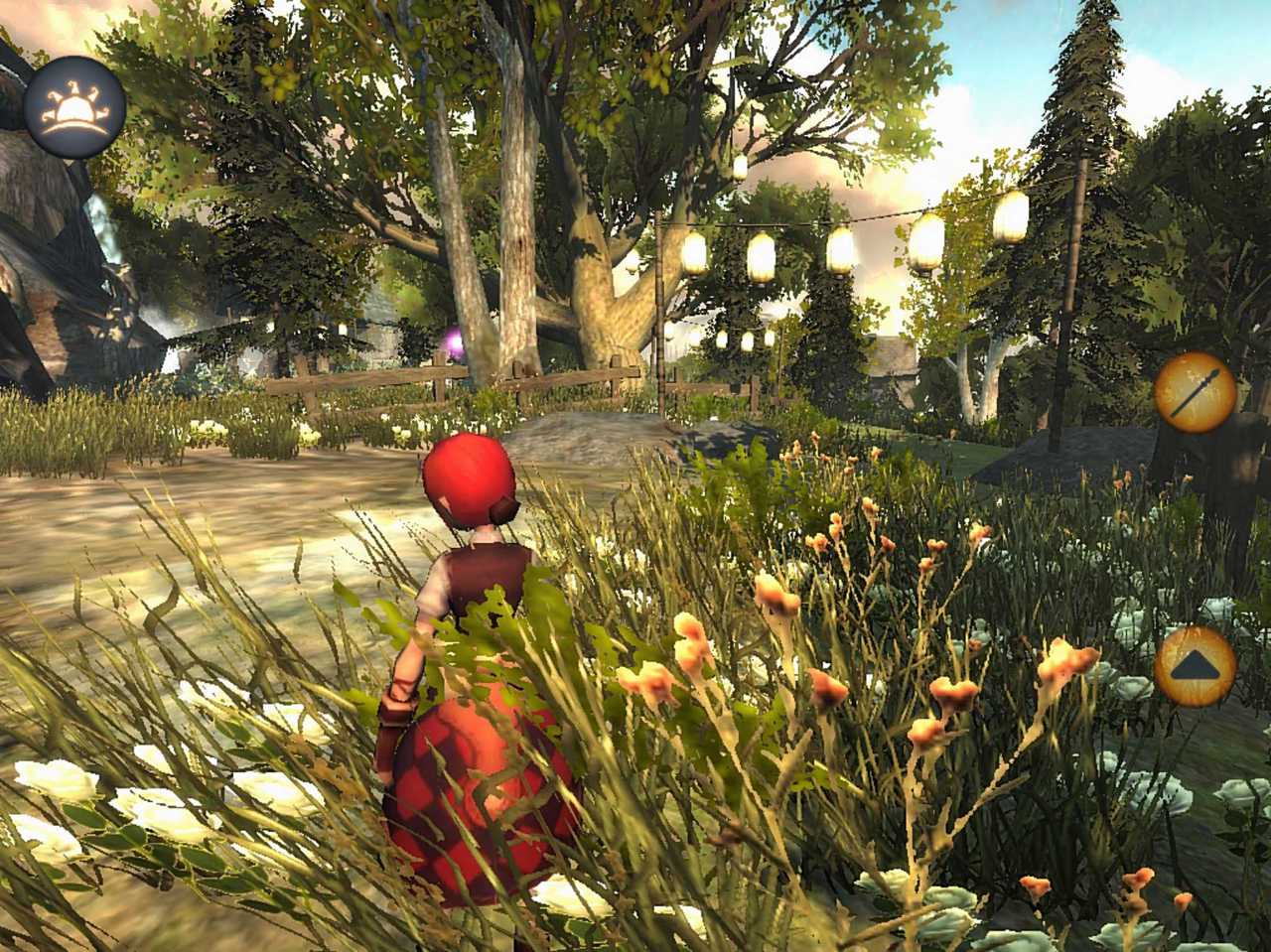Tap the sunrise icon button

coord(74,107)
